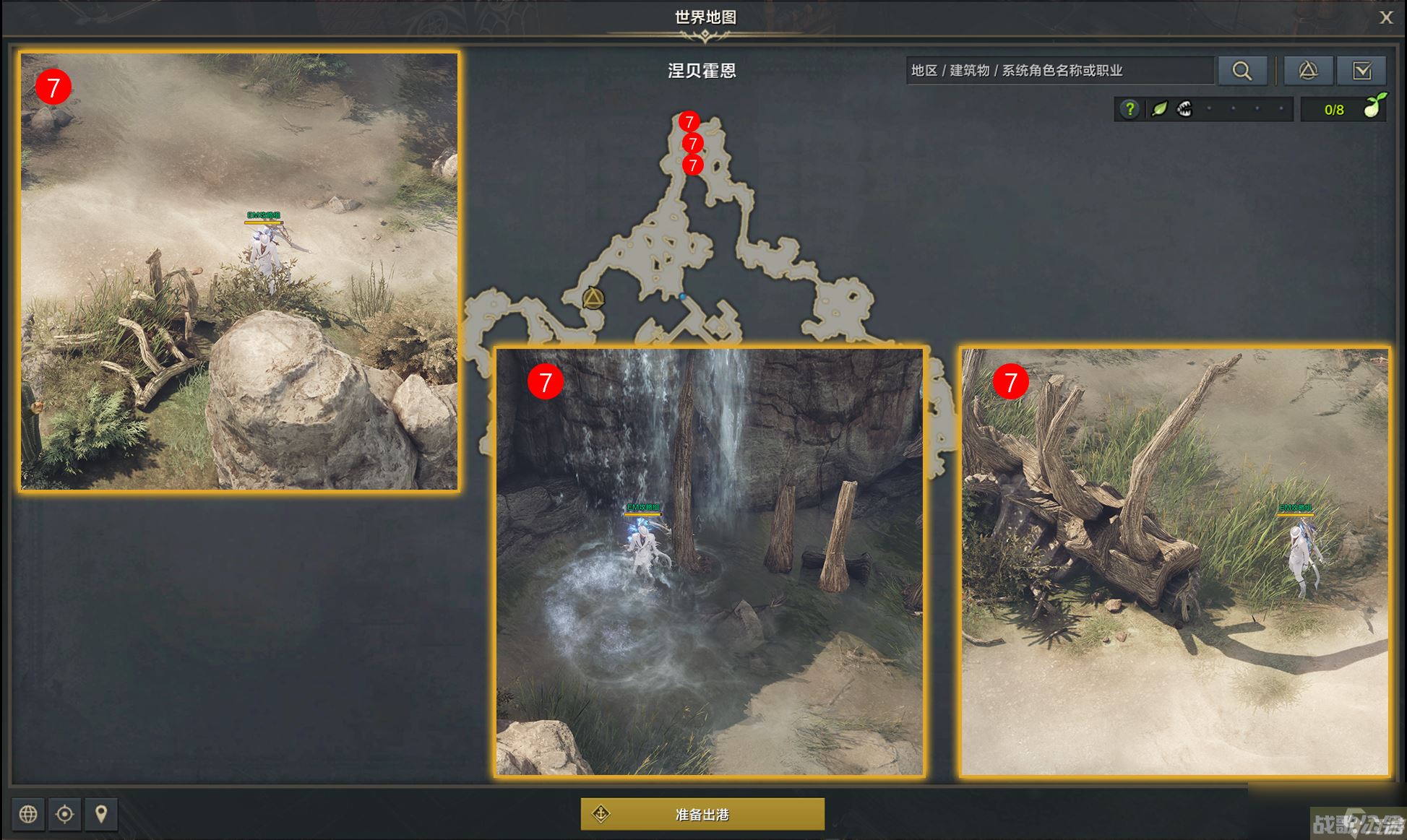The image size is (1407, 840).
Task: Open the green question mark help icon
Action: click(x=1130, y=109)
